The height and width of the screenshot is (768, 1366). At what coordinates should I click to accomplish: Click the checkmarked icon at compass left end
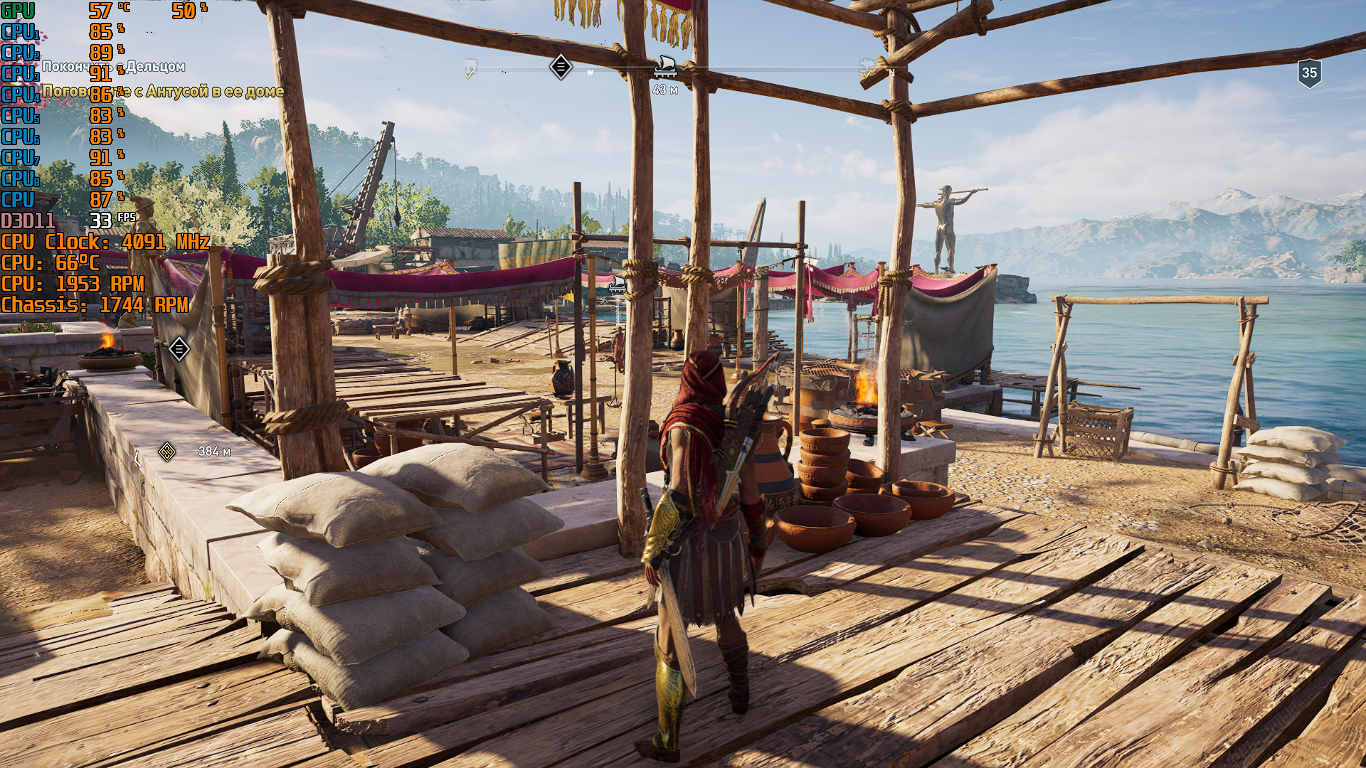click(470, 69)
